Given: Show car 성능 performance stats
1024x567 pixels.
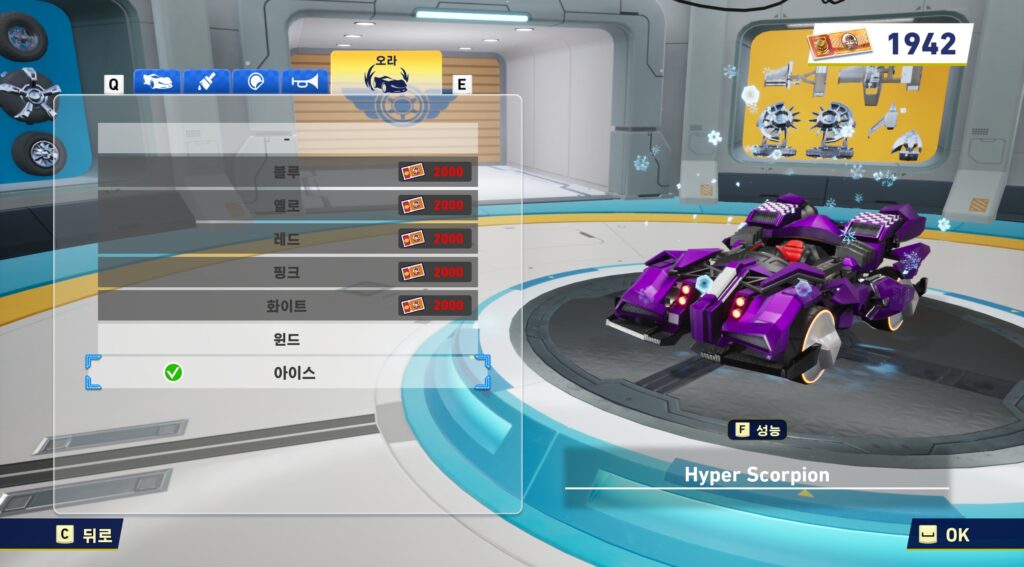Looking at the screenshot, I should pos(759,430).
